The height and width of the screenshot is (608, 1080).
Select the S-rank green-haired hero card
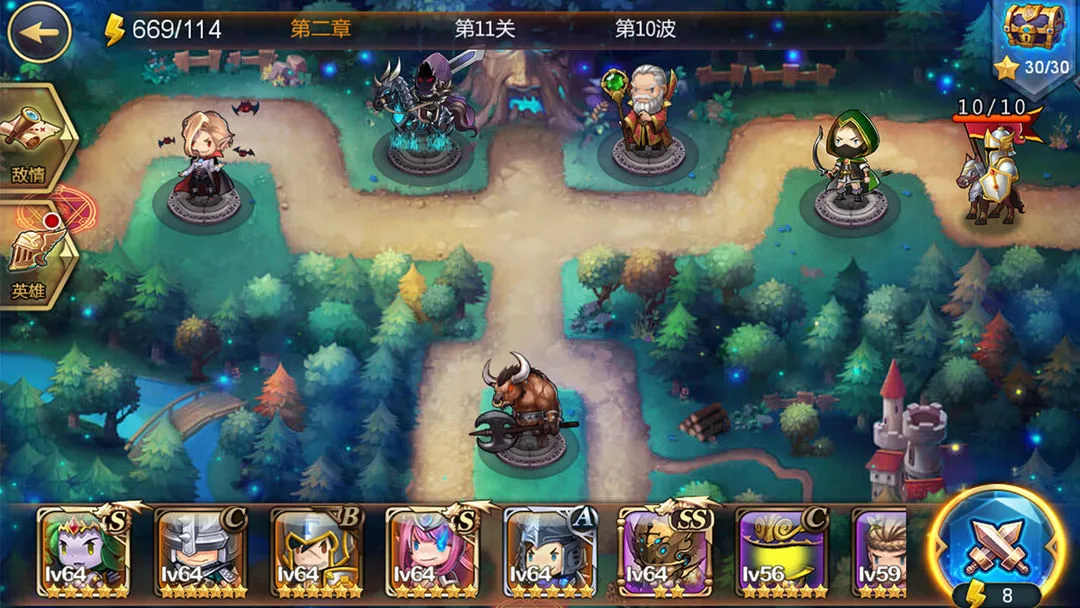point(84,553)
